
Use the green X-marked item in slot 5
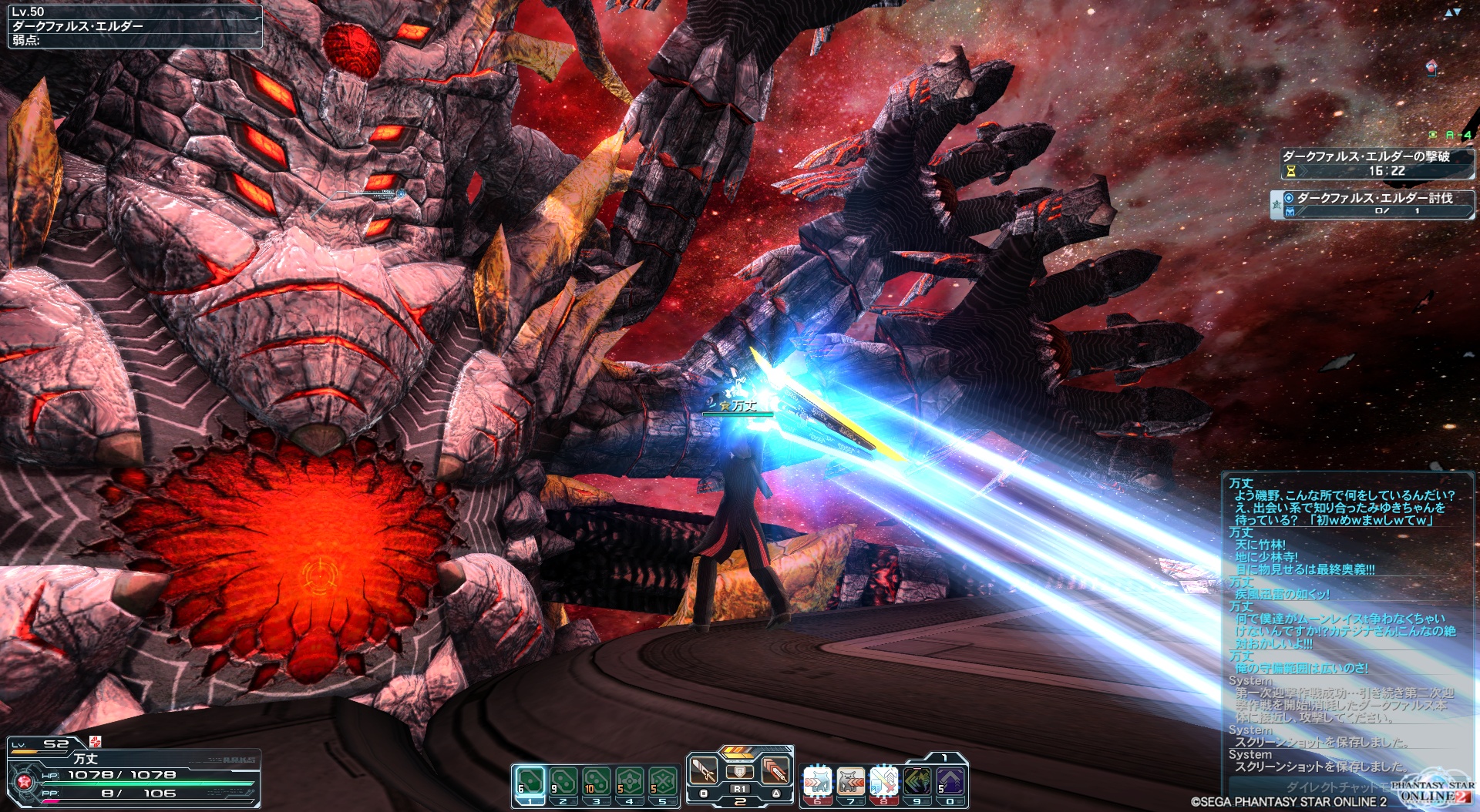tap(662, 781)
